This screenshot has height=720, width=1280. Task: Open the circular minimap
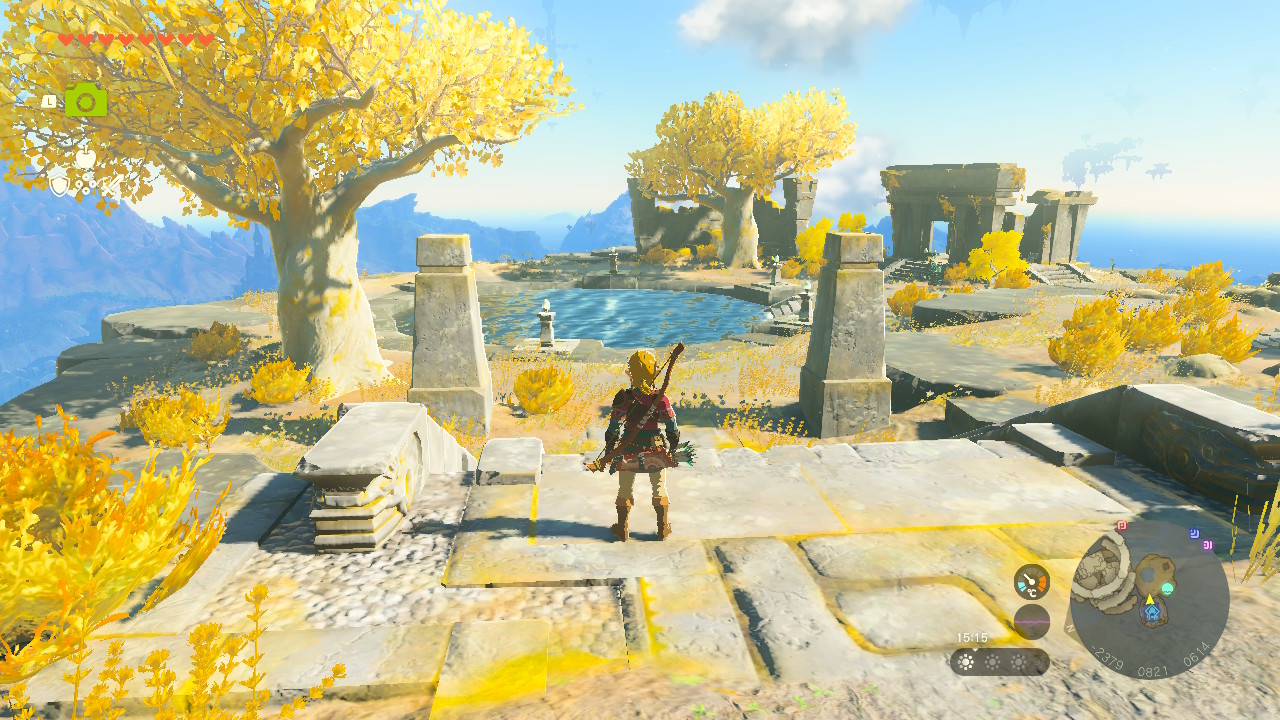click(1149, 600)
